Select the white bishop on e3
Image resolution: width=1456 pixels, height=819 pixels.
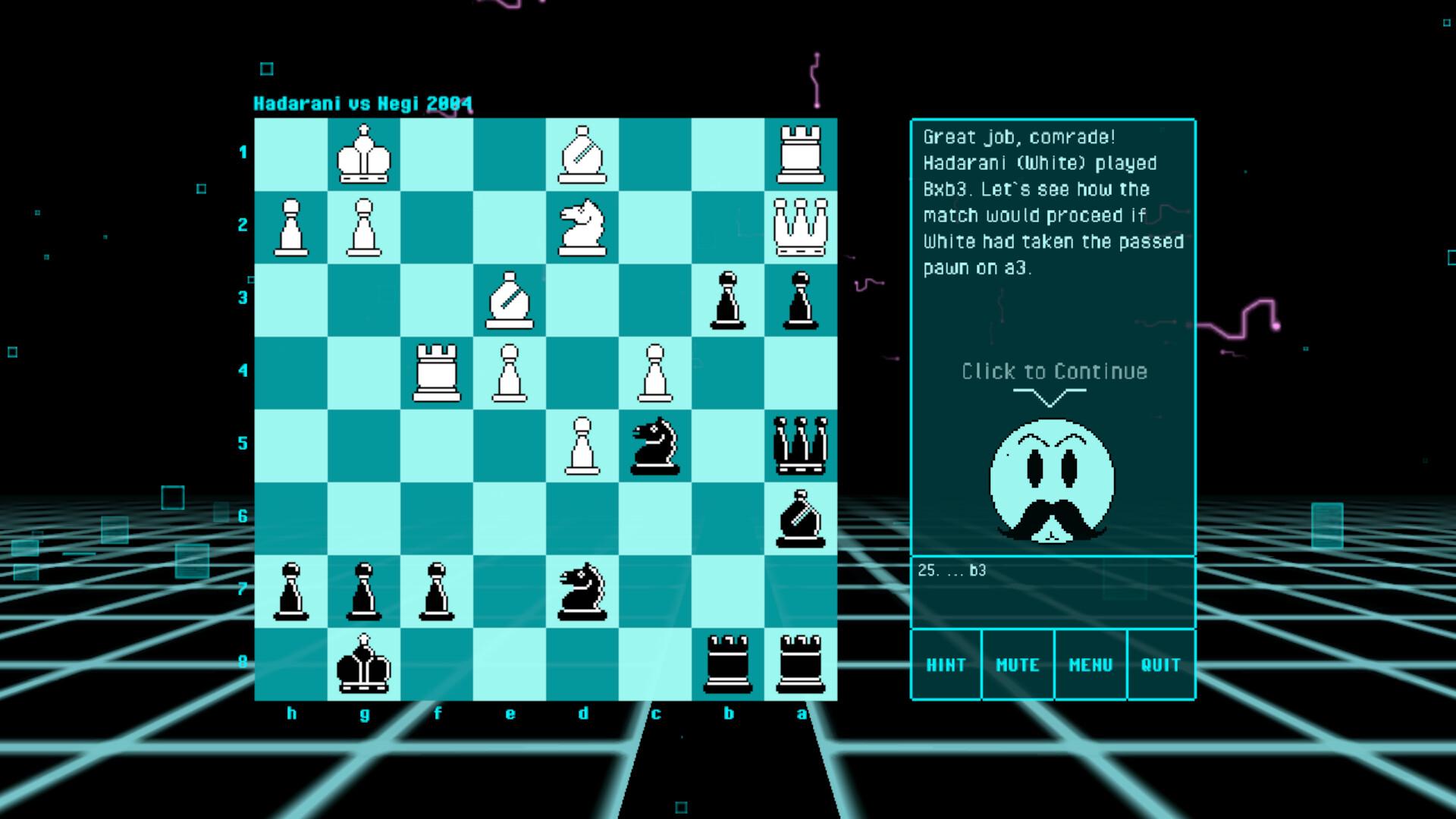coord(510,298)
